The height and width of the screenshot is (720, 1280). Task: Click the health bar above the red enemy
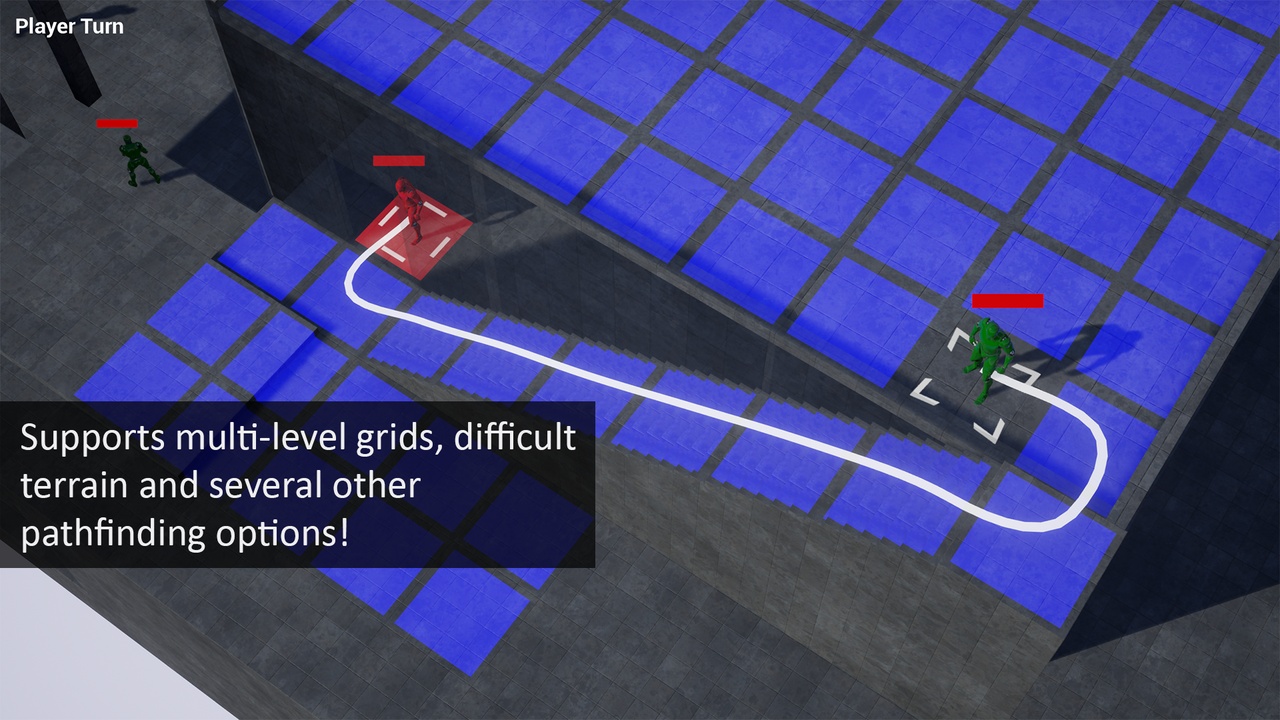[398, 160]
